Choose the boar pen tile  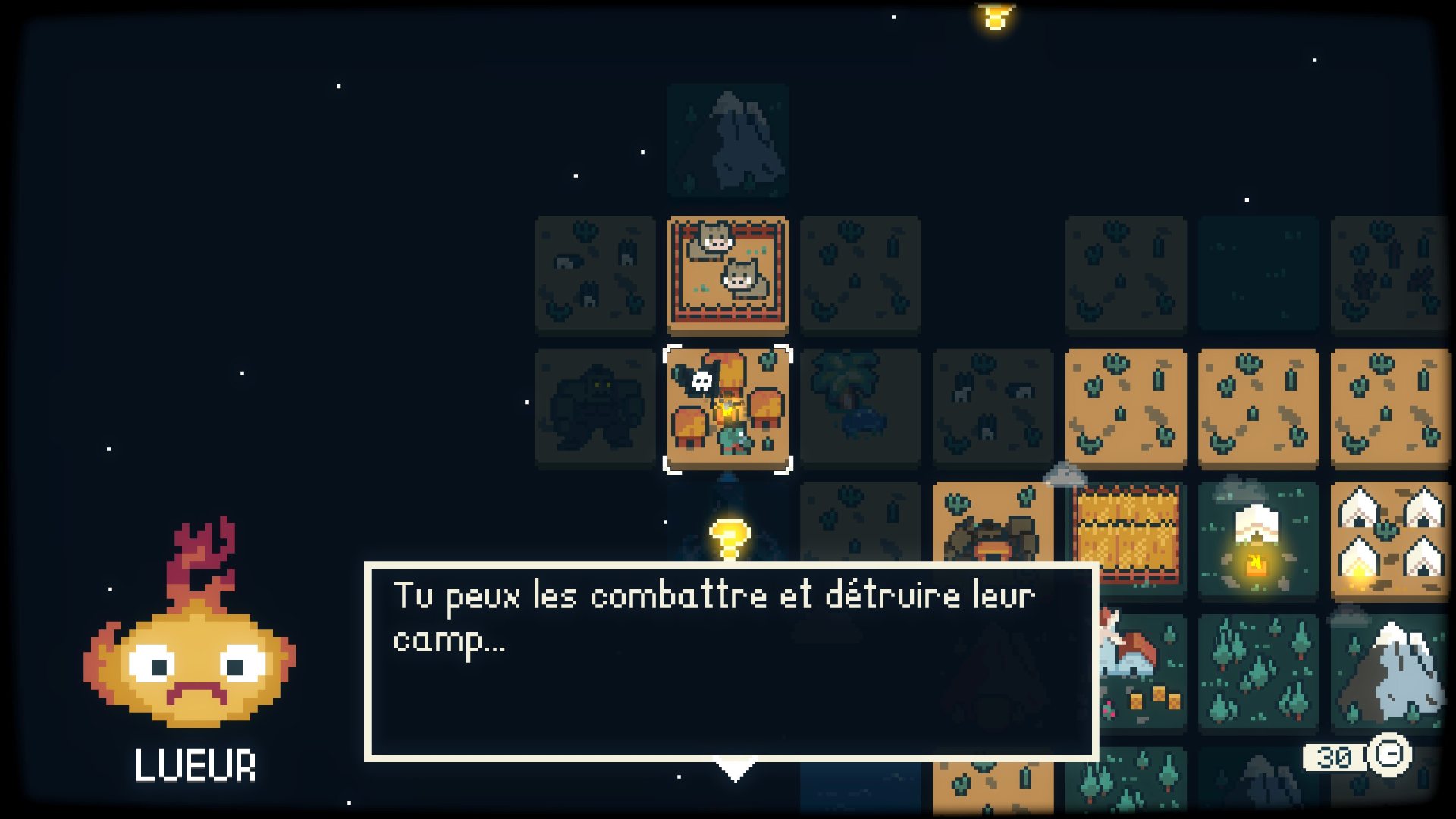[x=727, y=275]
